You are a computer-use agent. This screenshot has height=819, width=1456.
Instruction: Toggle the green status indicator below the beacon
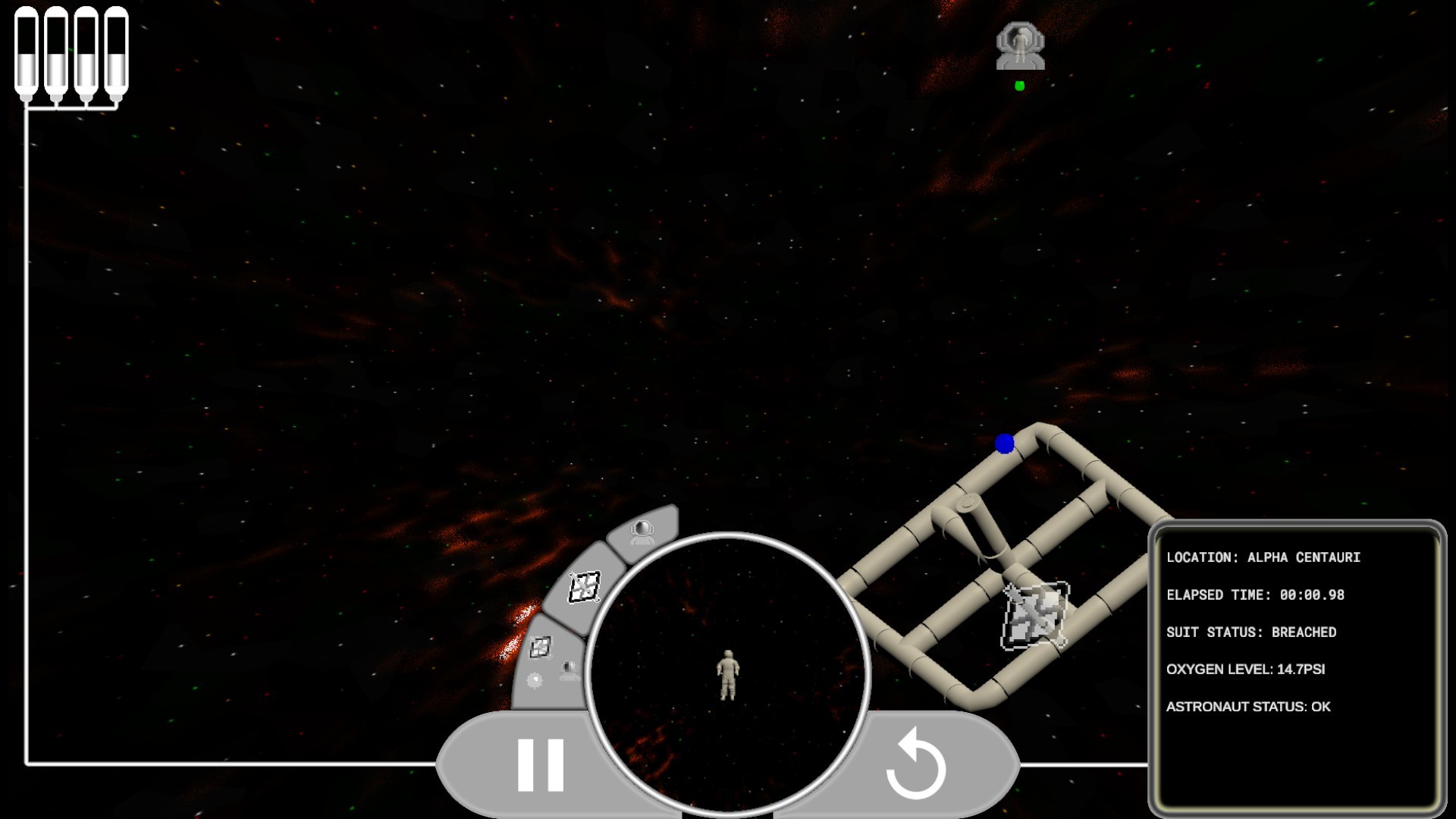1019,85
